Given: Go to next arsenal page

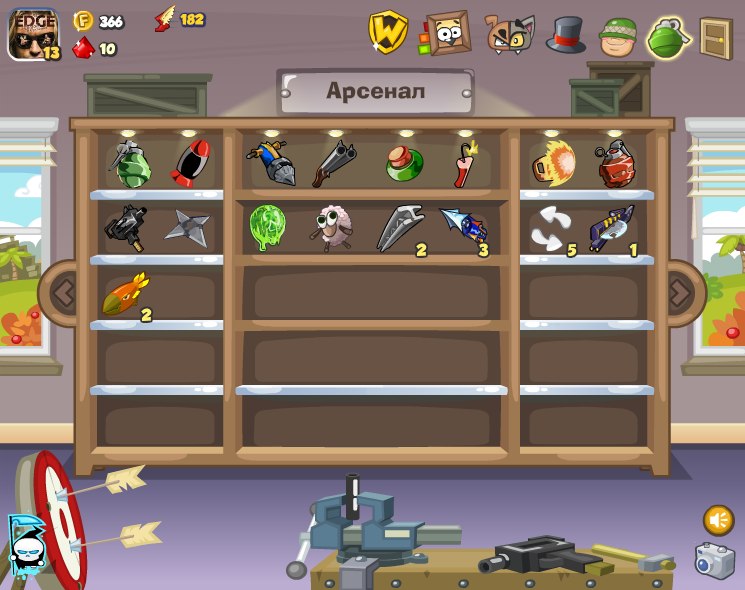Looking at the screenshot, I should coord(680,292).
